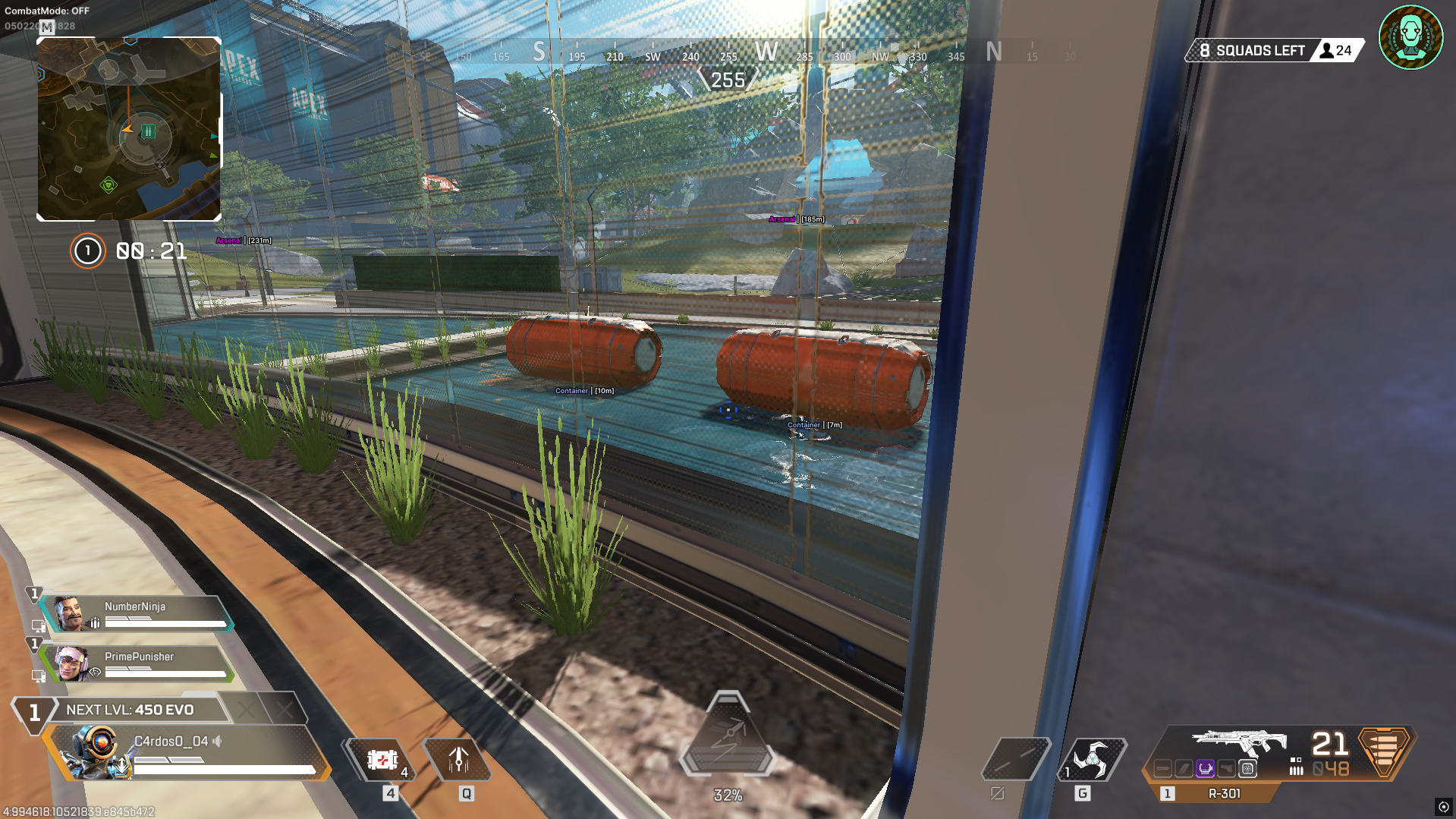Image resolution: width=1456 pixels, height=819 pixels.
Task: Select teammate PrimePunisher's status card
Action: pos(137,663)
